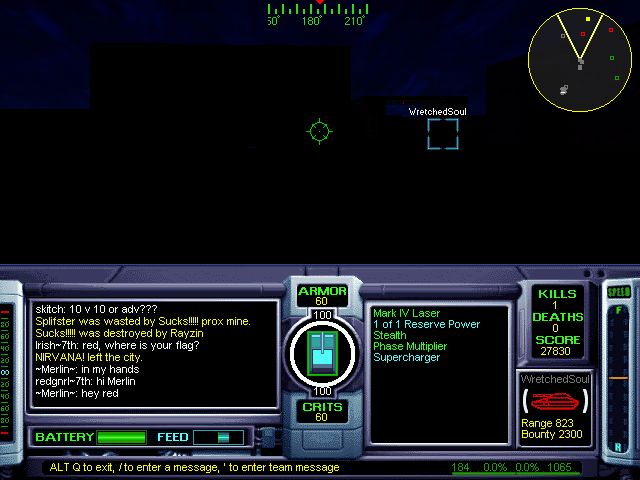The height and width of the screenshot is (480, 640).
Task: Select the Phase Multiplier entry
Action: pyautogui.click(x=410, y=346)
